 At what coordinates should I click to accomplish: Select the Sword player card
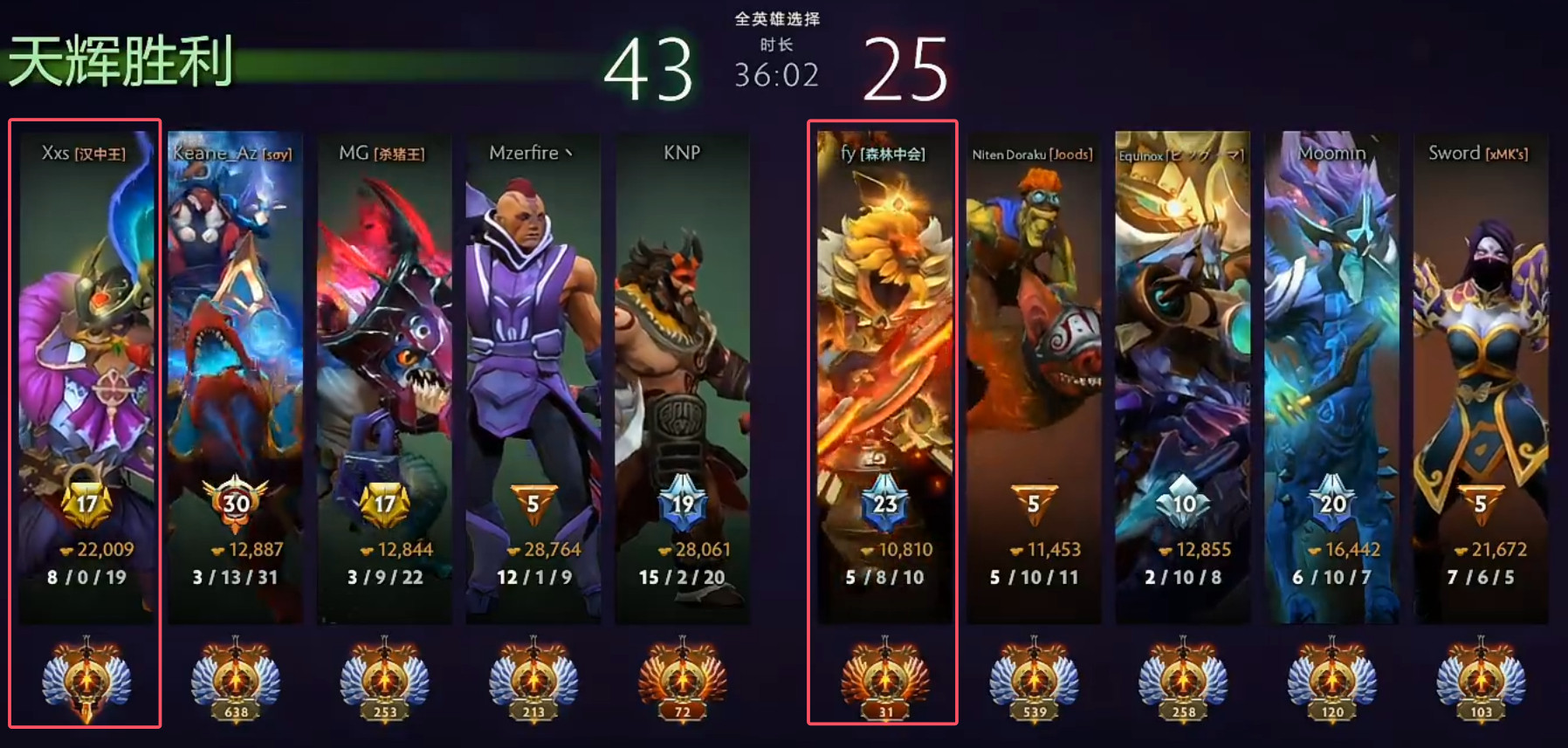click(x=1481, y=375)
